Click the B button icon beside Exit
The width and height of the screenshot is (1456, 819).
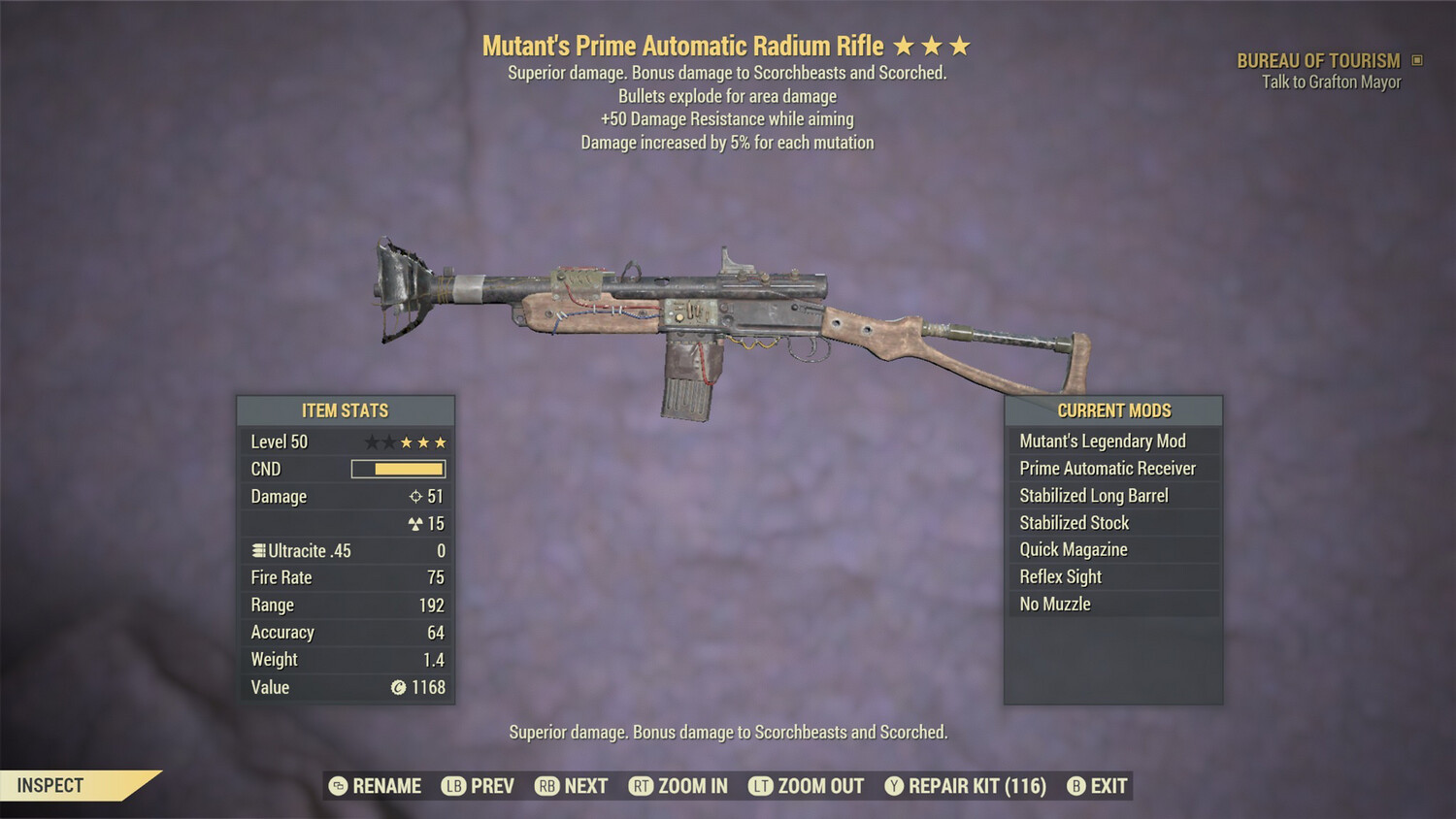[1075, 786]
